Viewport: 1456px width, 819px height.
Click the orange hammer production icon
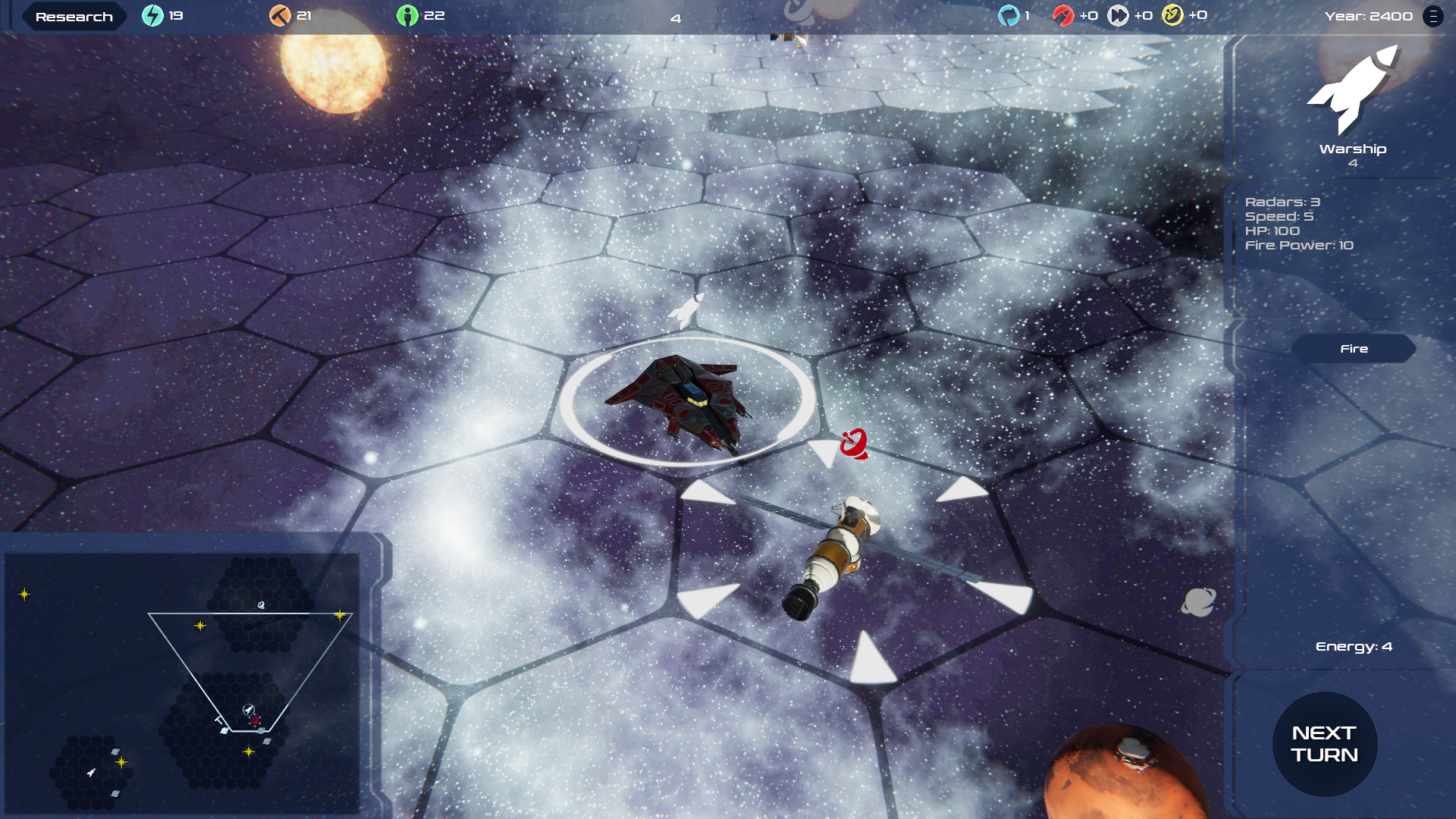point(280,16)
